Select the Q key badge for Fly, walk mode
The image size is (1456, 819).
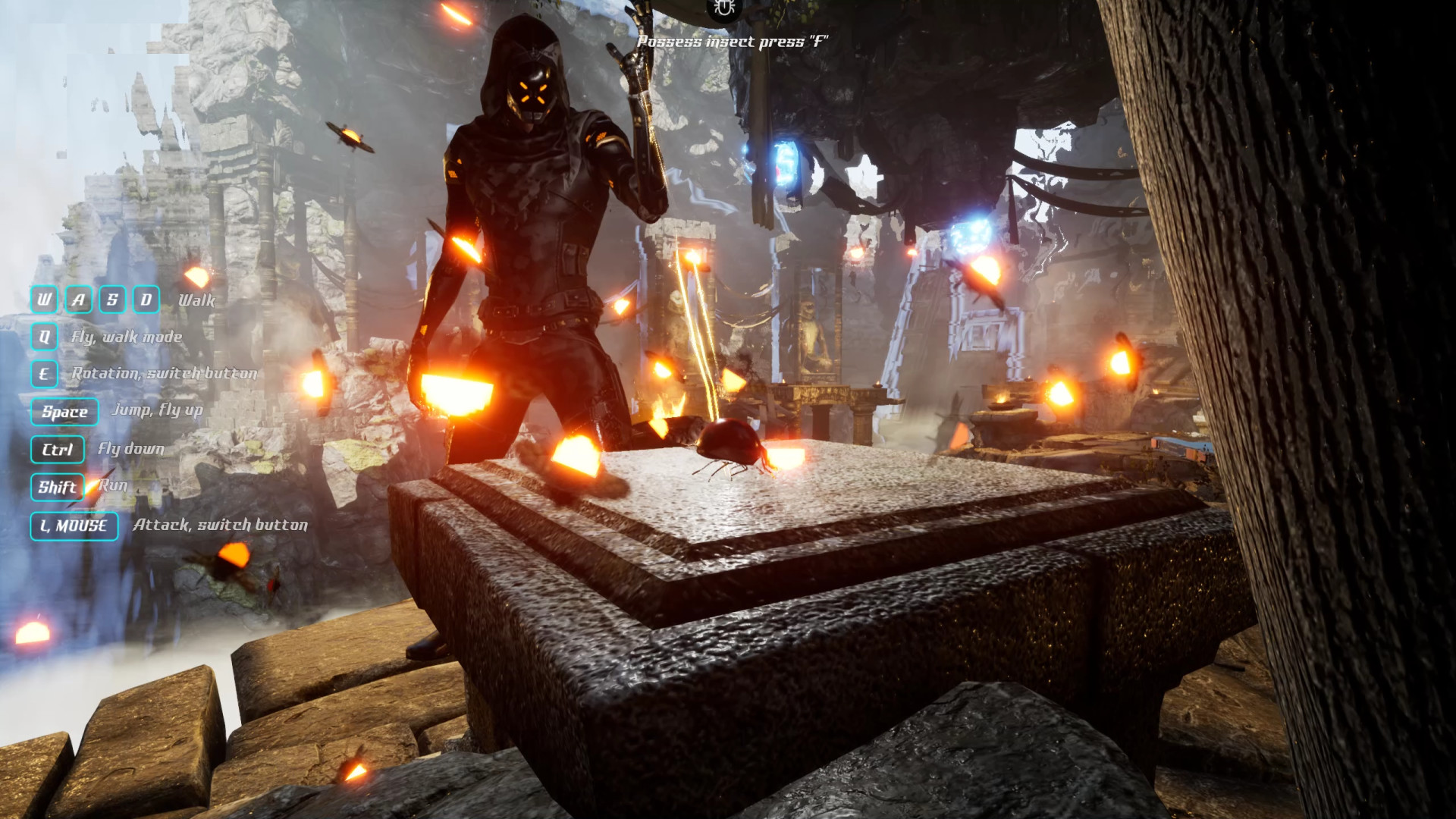[x=45, y=336]
